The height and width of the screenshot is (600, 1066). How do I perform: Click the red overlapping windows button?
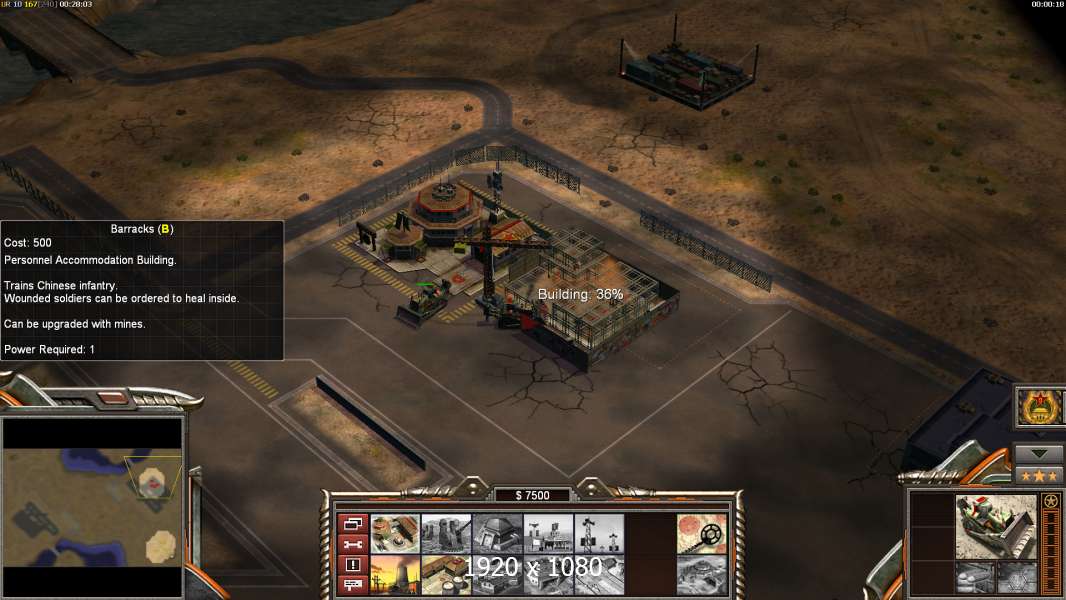(353, 523)
